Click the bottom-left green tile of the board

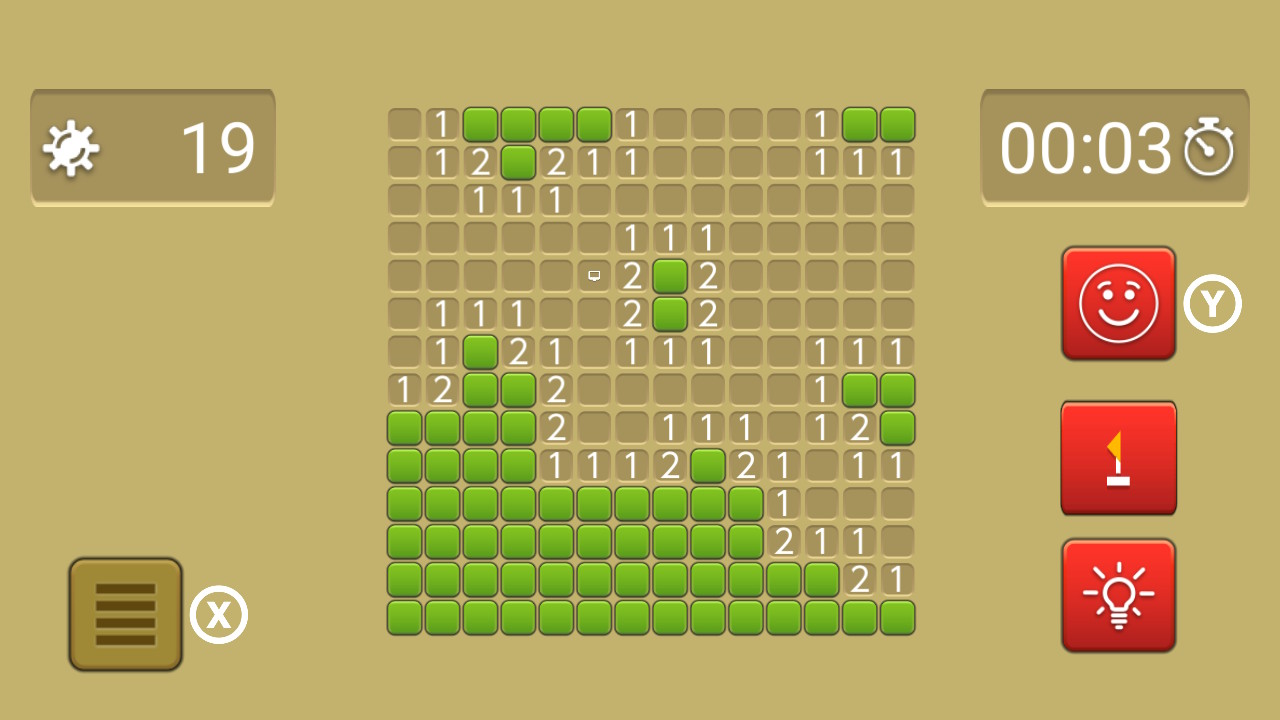pyautogui.click(x=403, y=617)
